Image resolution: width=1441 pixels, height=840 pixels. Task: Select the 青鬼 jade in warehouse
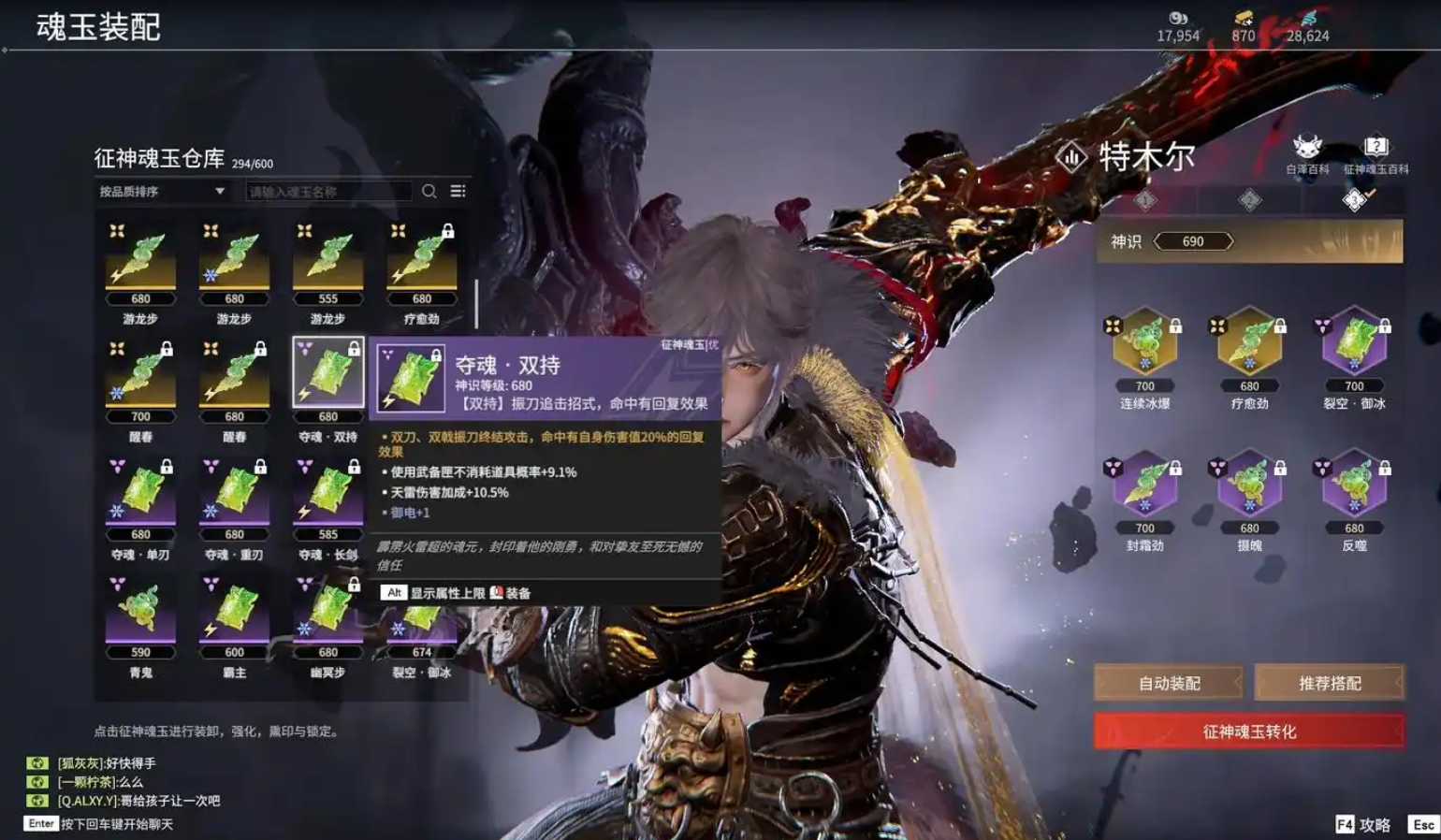point(140,611)
